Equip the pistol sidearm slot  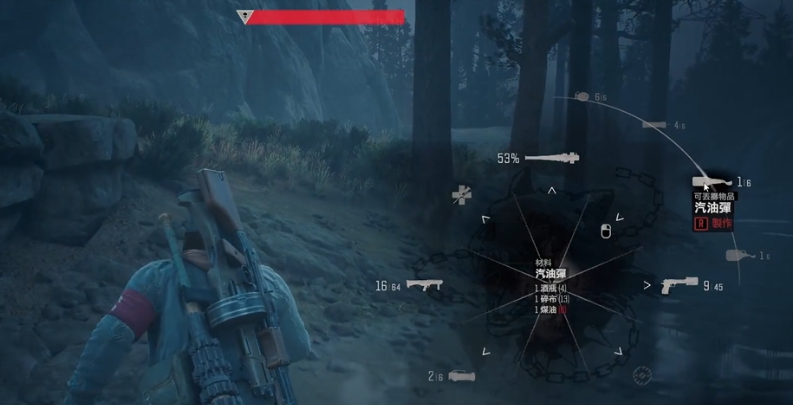tap(678, 285)
